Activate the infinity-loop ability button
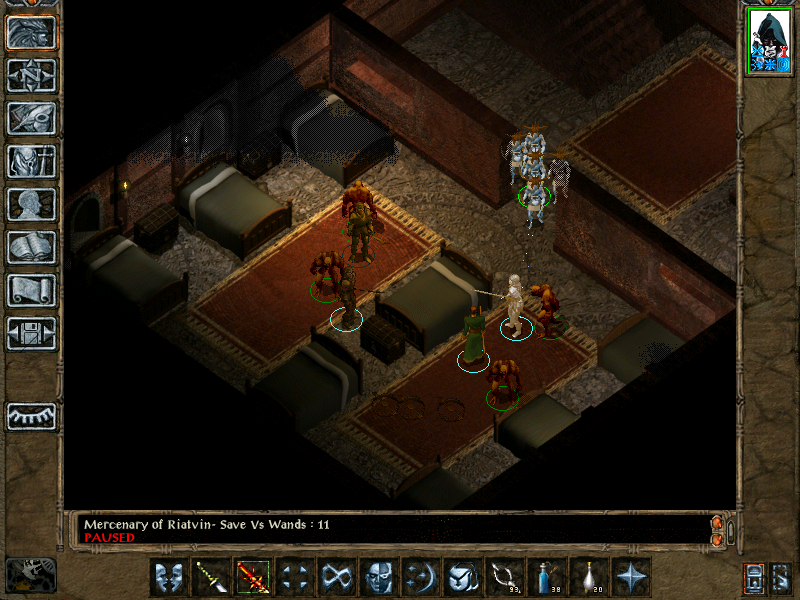Screen dimensions: 800x600 tap(337, 577)
